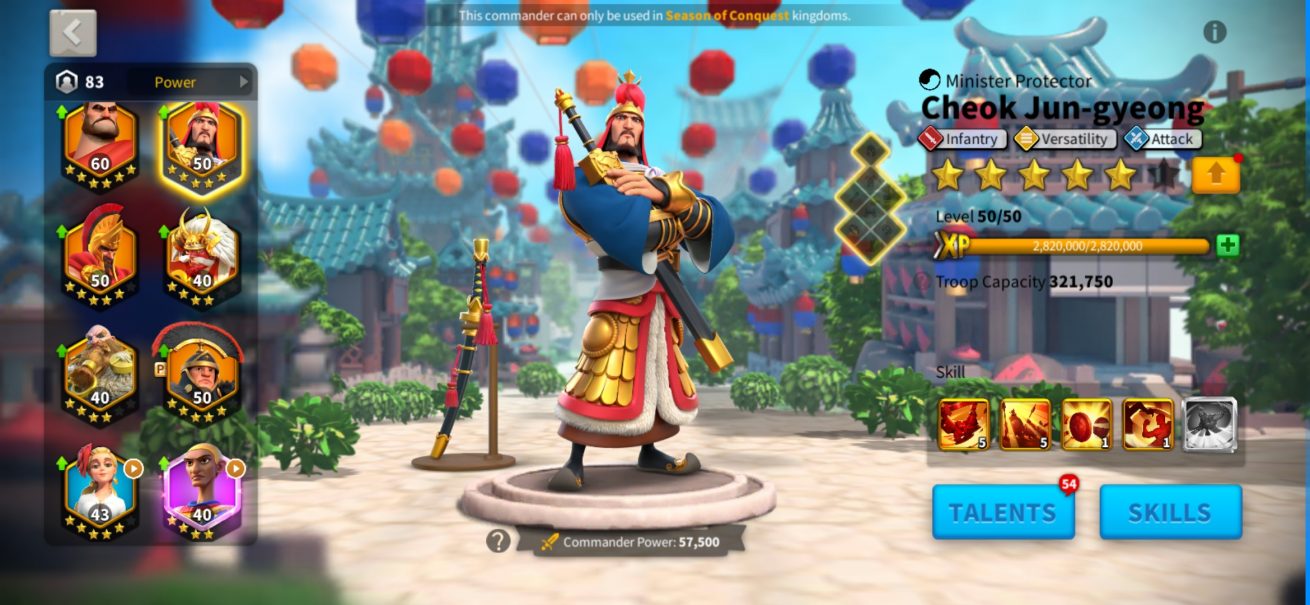View the locked grey skill icon
Viewport: 1310px width, 605px height.
[1209, 424]
